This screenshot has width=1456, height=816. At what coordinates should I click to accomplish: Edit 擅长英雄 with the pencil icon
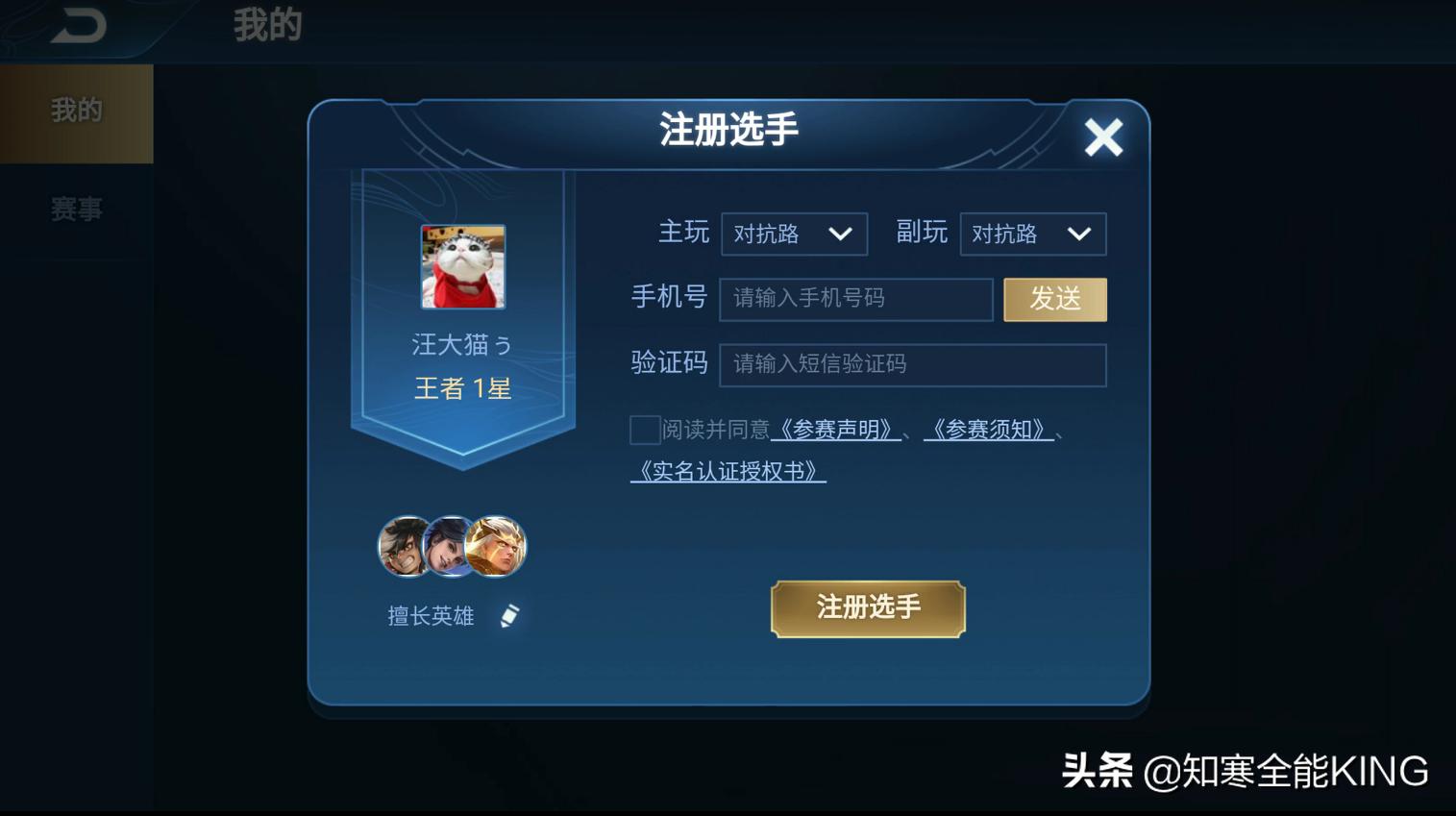pyautogui.click(x=510, y=615)
